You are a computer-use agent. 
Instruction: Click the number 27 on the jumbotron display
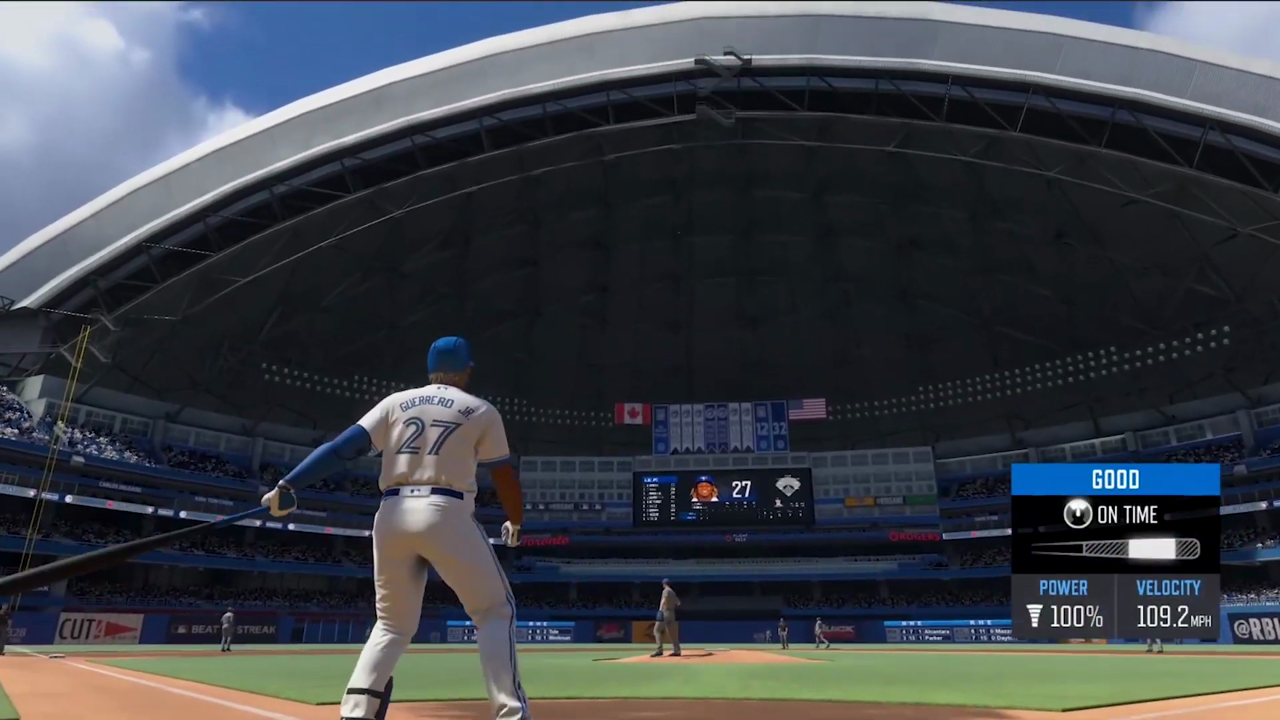point(740,488)
